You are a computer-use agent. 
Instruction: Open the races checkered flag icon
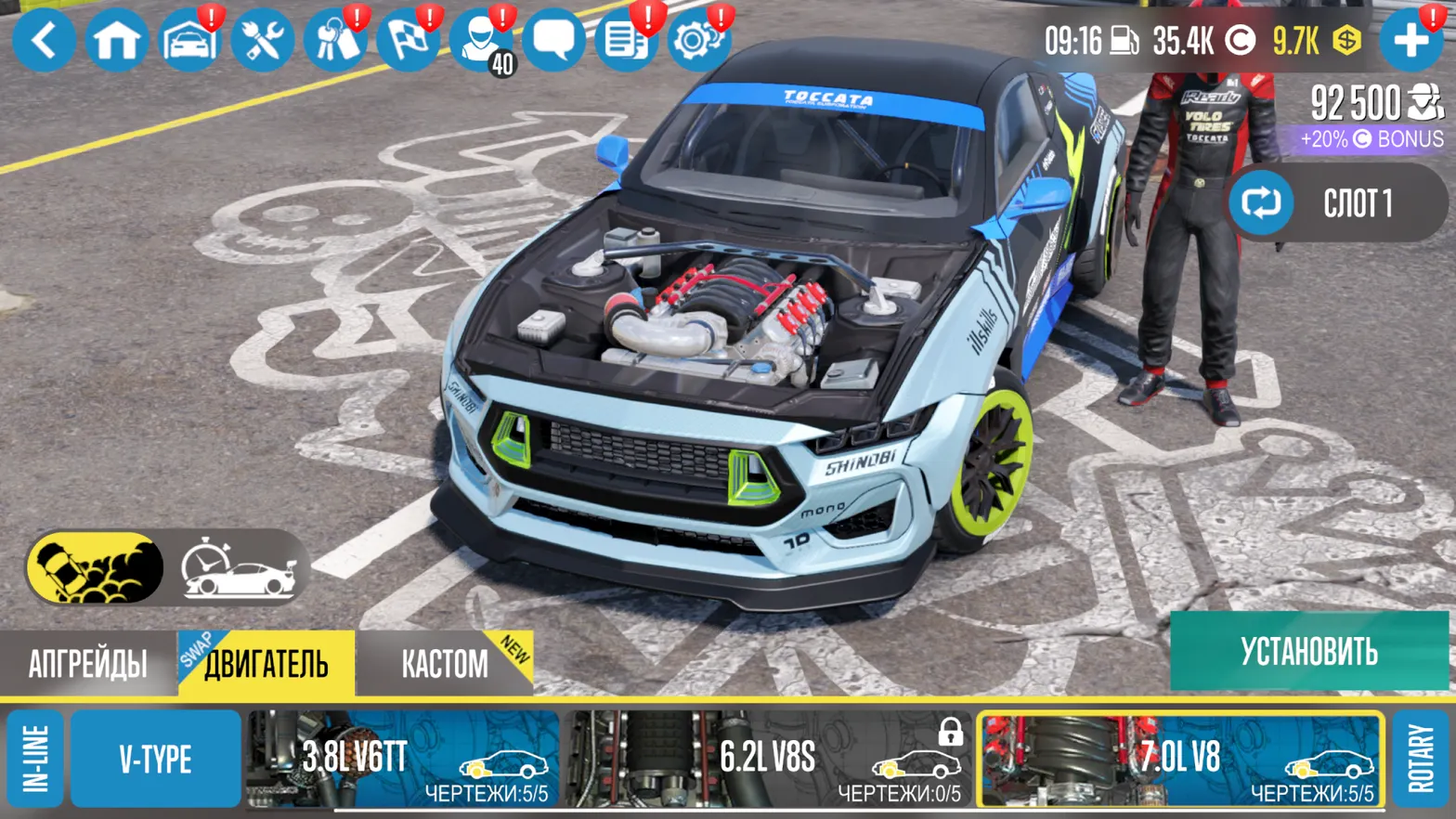(x=411, y=39)
